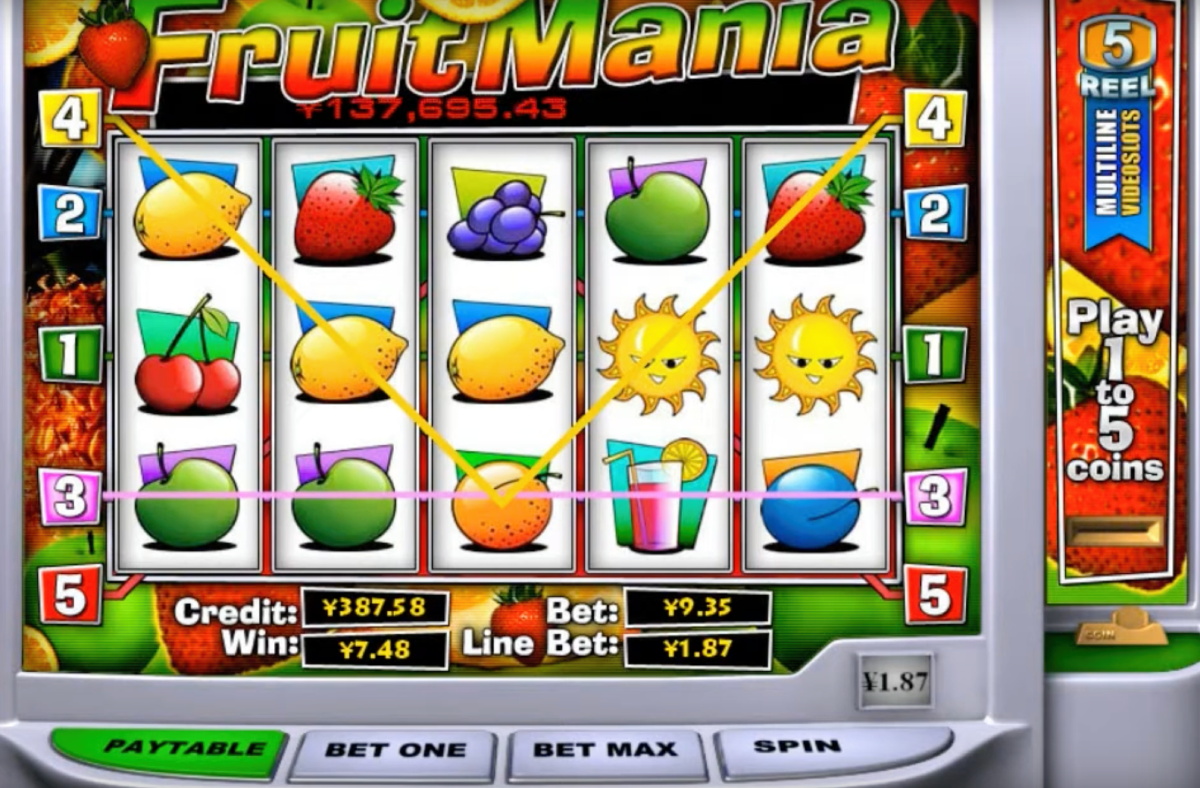
Task: Change the ¥1.87 coin value chip
Action: [x=895, y=681]
